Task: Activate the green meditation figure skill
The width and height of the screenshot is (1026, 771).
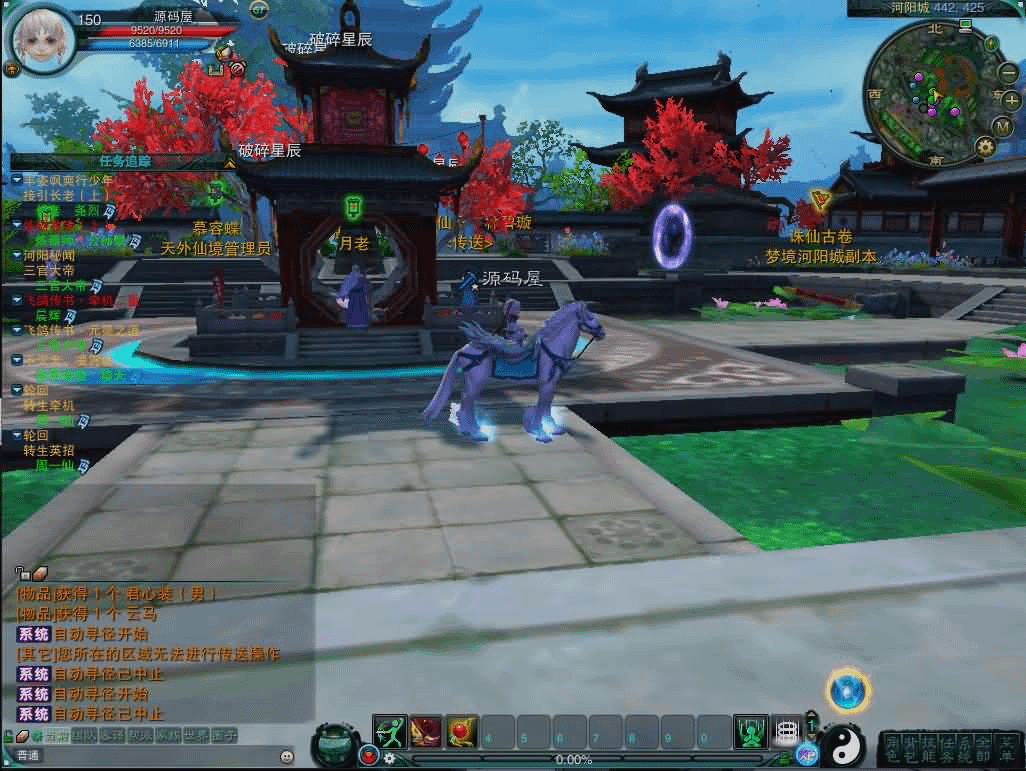Action: (x=750, y=733)
